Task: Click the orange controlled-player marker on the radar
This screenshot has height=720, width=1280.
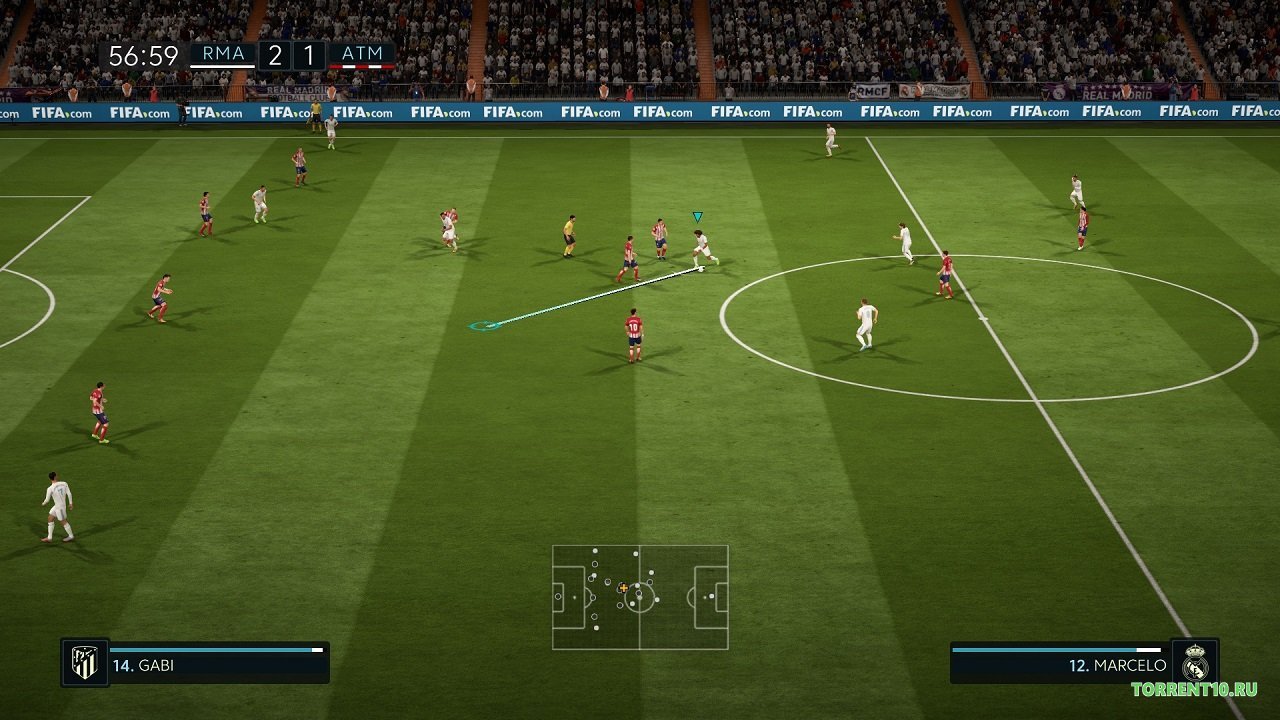Action: pos(623,588)
